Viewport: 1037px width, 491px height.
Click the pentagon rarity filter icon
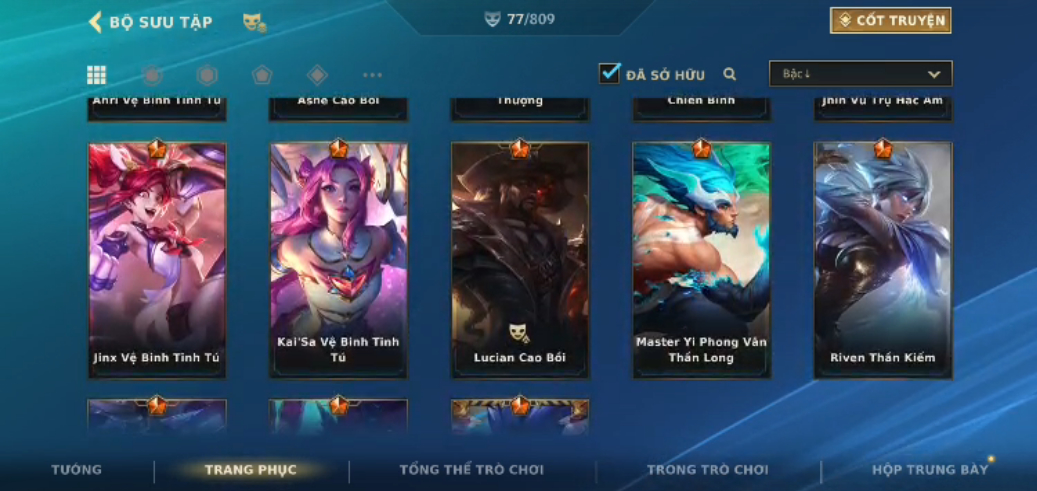[262, 75]
